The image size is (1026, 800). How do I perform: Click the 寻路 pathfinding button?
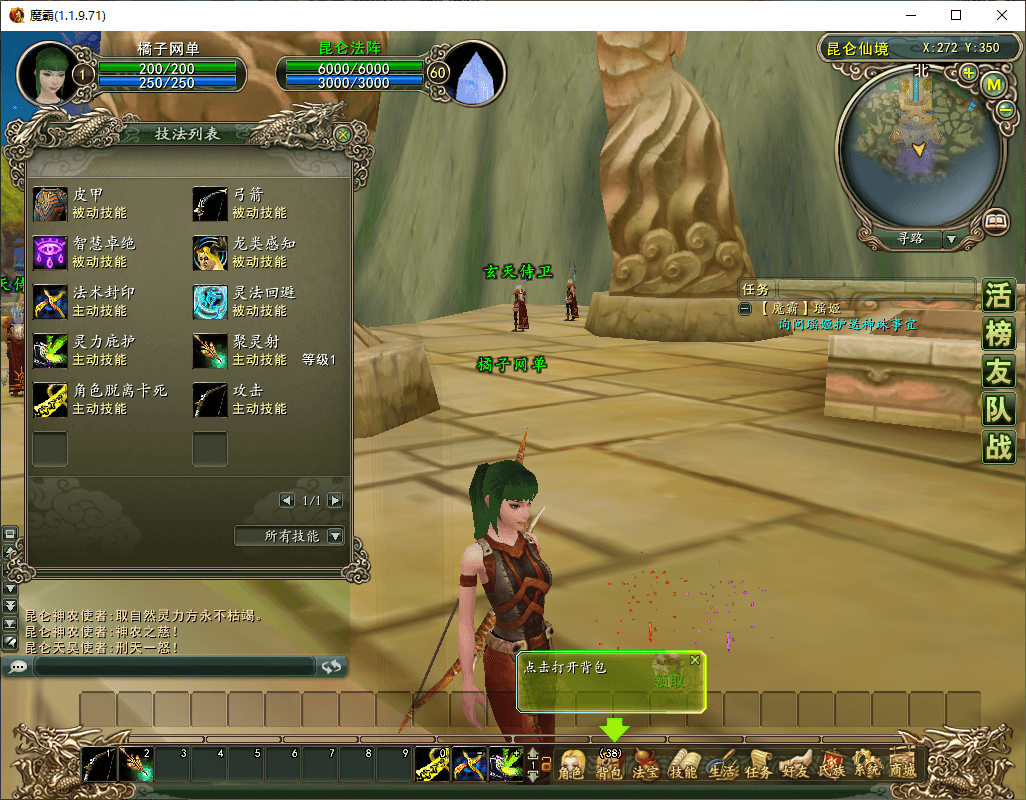pyautogui.click(x=909, y=239)
